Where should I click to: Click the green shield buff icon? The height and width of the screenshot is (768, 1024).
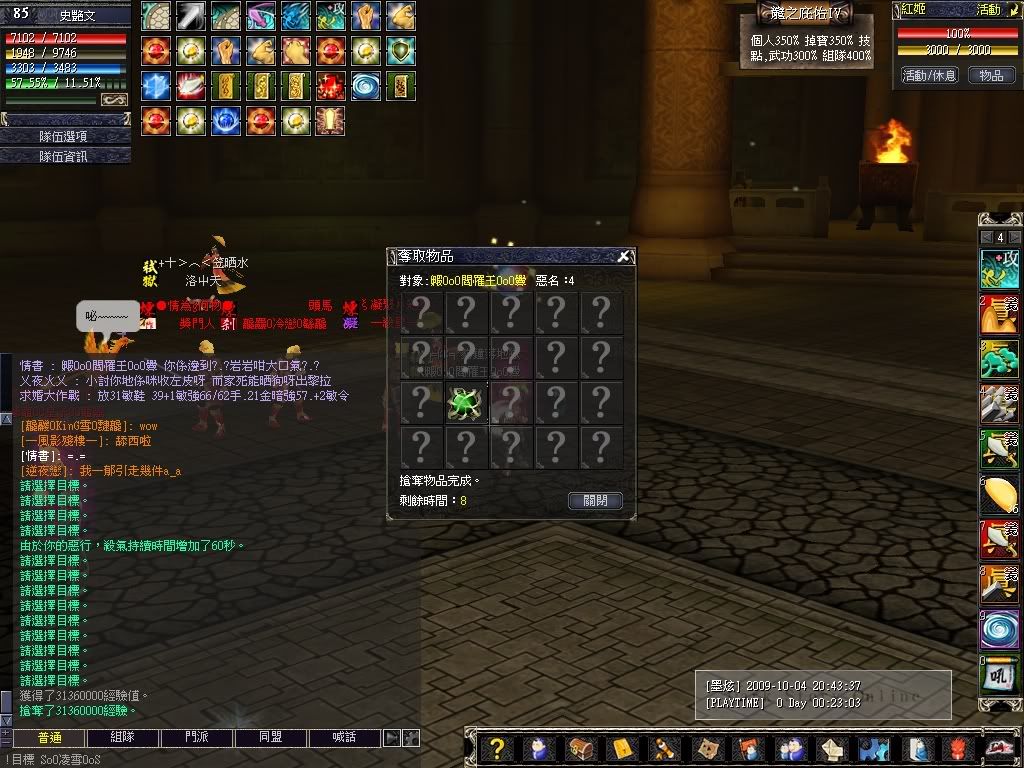(401, 50)
